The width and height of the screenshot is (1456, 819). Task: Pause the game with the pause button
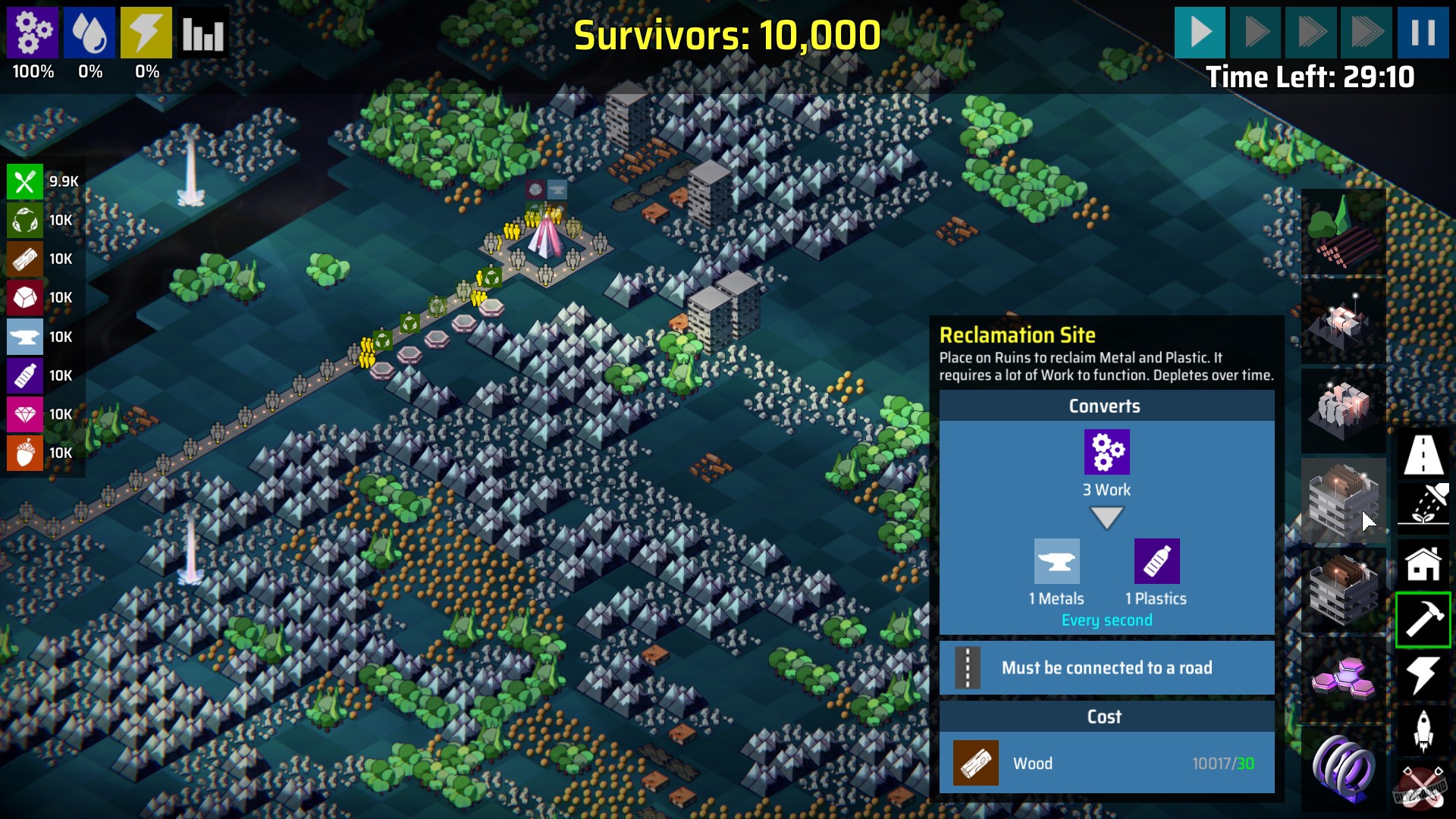tap(1425, 33)
